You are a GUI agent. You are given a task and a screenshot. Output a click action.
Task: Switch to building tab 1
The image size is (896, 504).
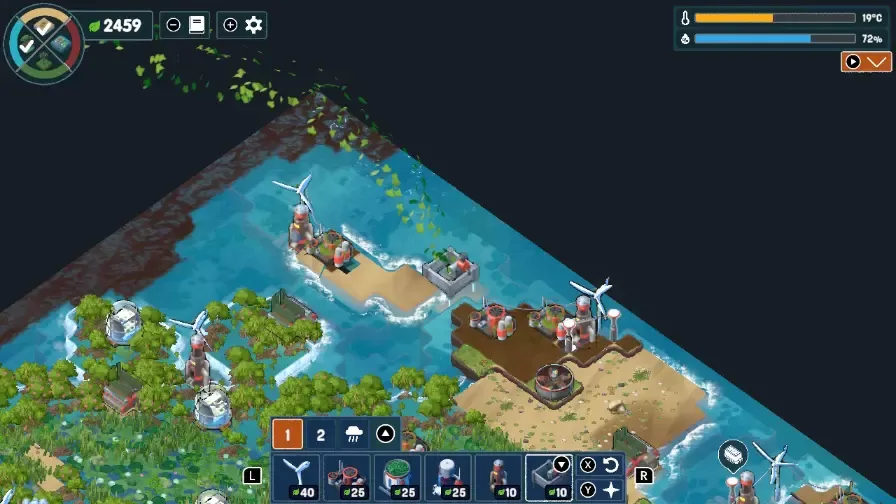tap(288, 434)
